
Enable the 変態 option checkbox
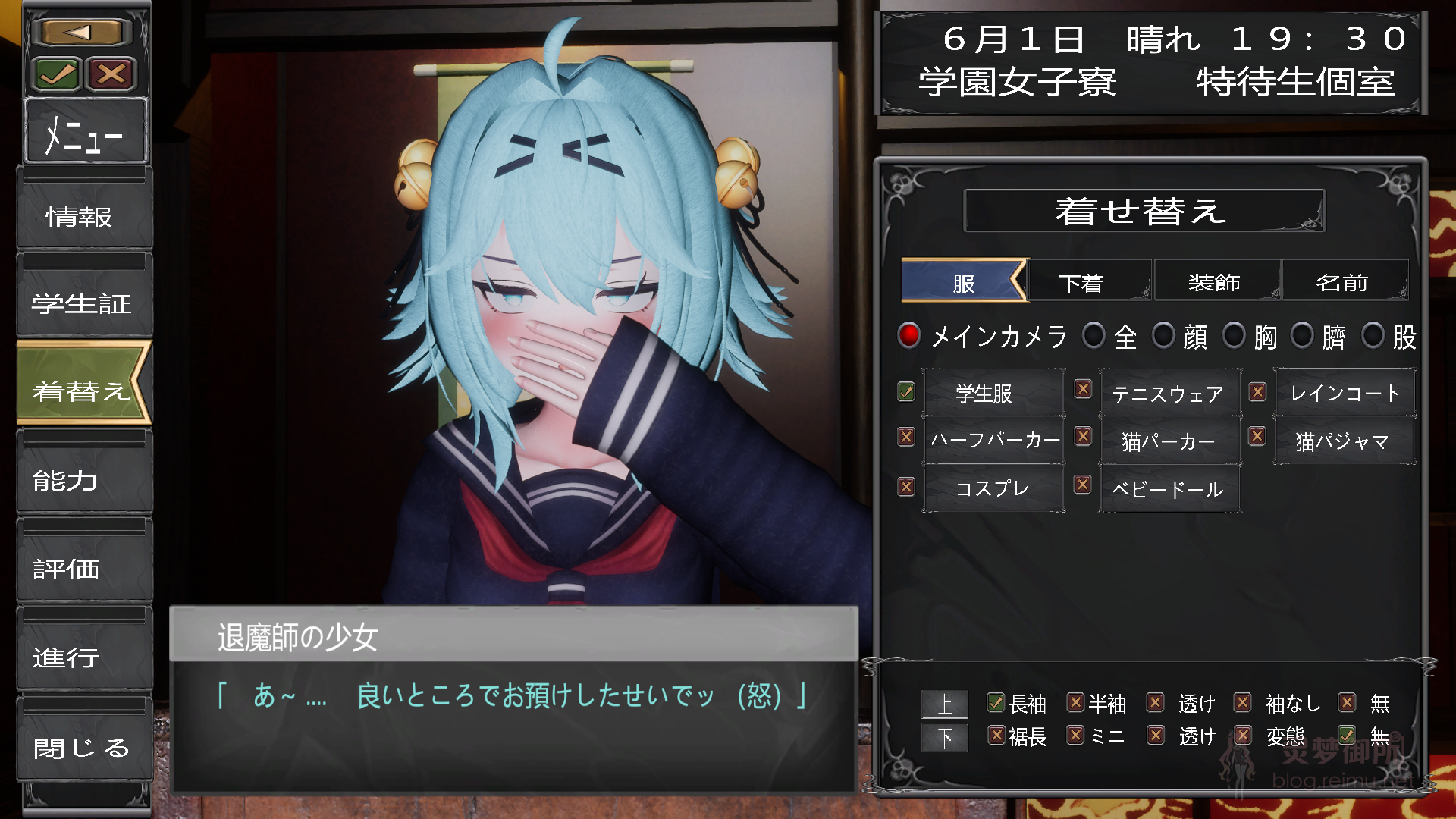tap(1243, 736)
